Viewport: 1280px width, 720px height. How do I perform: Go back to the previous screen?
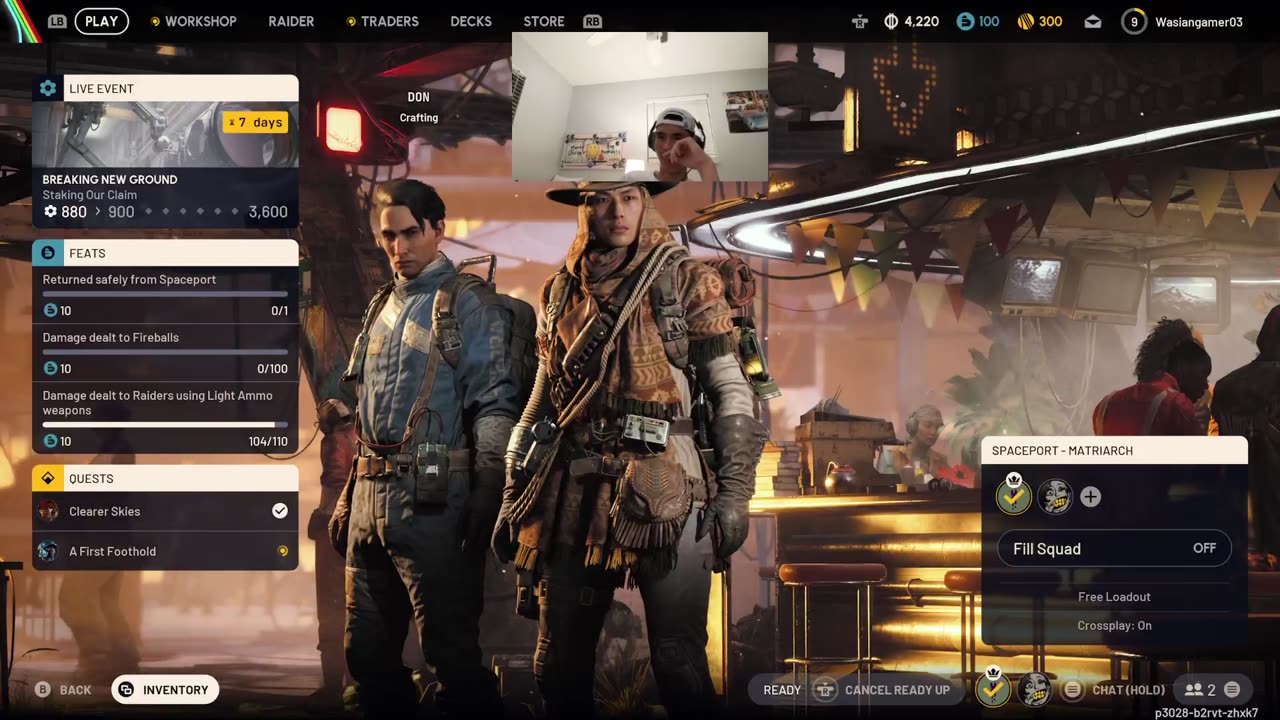tap(64, 690)
